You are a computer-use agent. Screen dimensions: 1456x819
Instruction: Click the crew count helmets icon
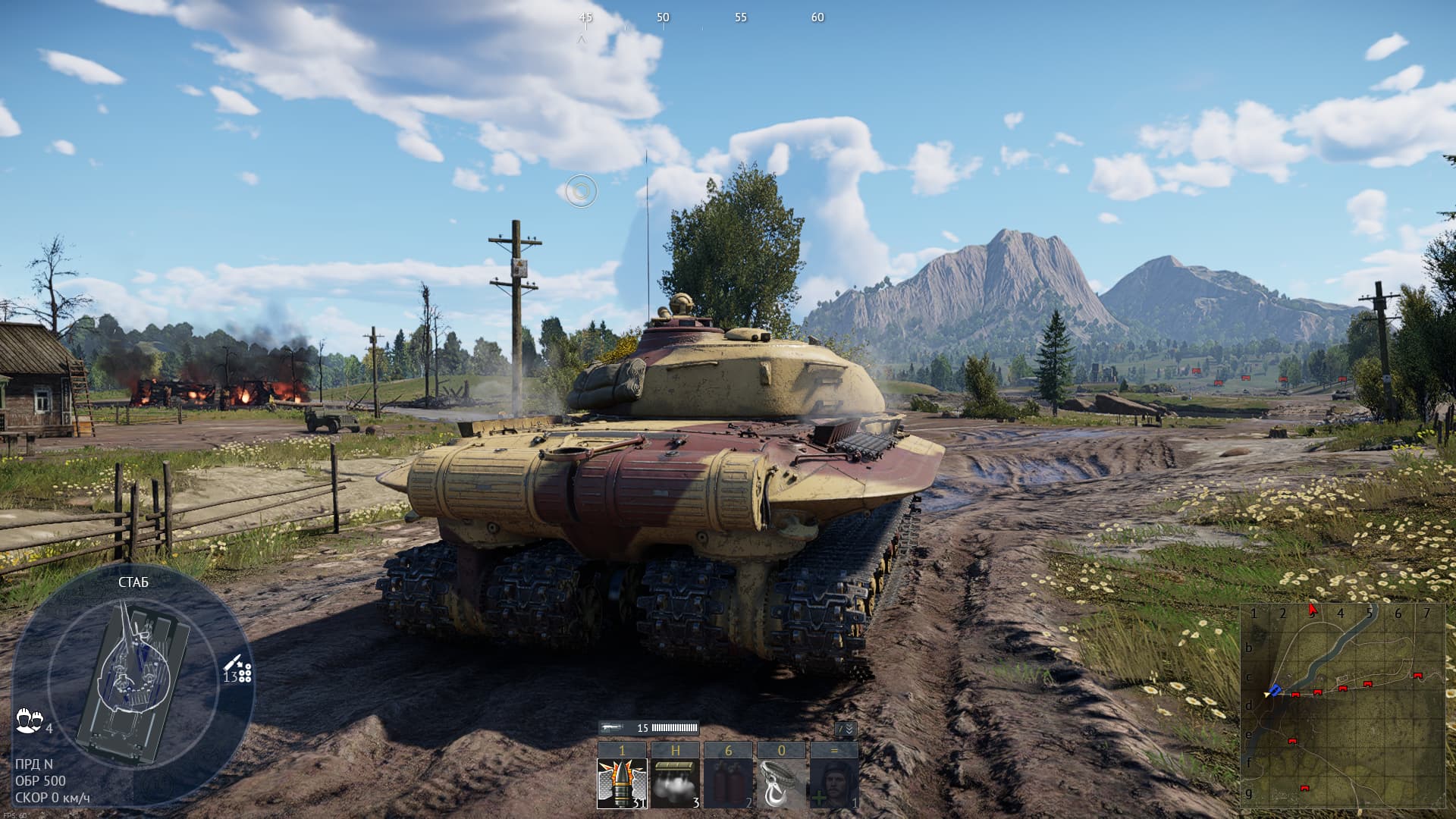[x=29, y=720]
